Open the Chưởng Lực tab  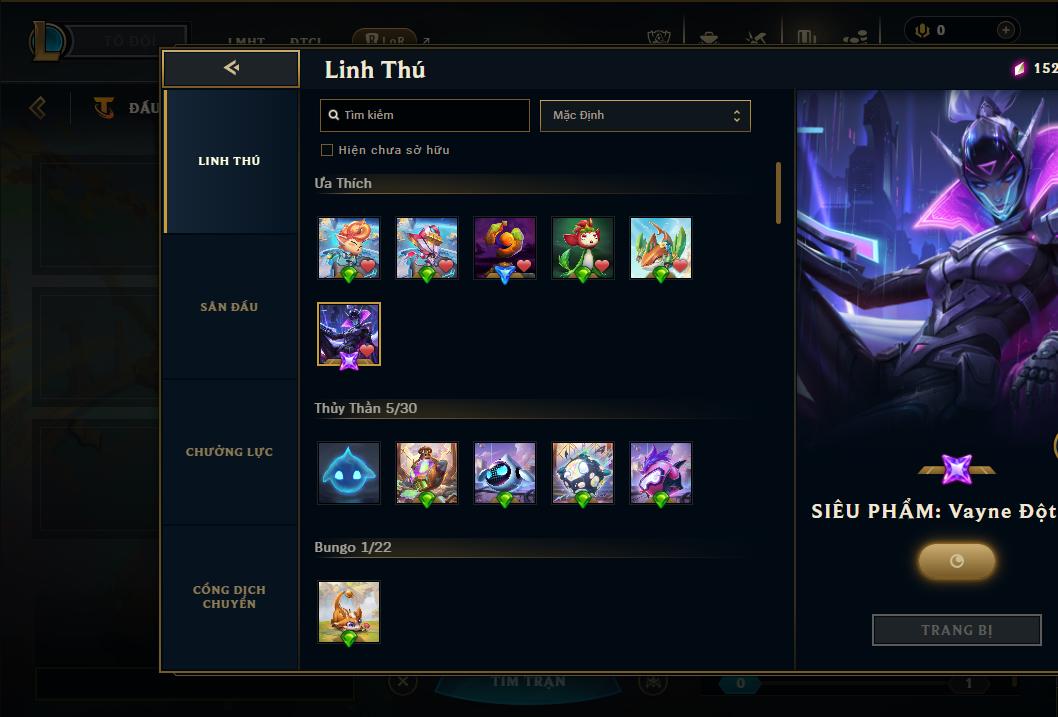point(229,452)
